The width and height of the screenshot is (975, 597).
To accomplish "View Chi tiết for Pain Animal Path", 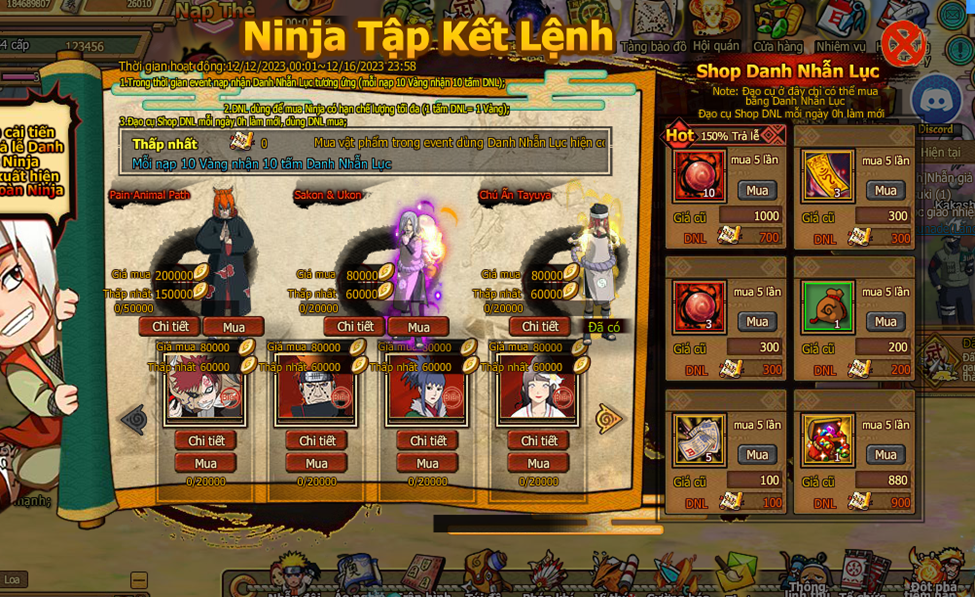I will tap(170, 327).
